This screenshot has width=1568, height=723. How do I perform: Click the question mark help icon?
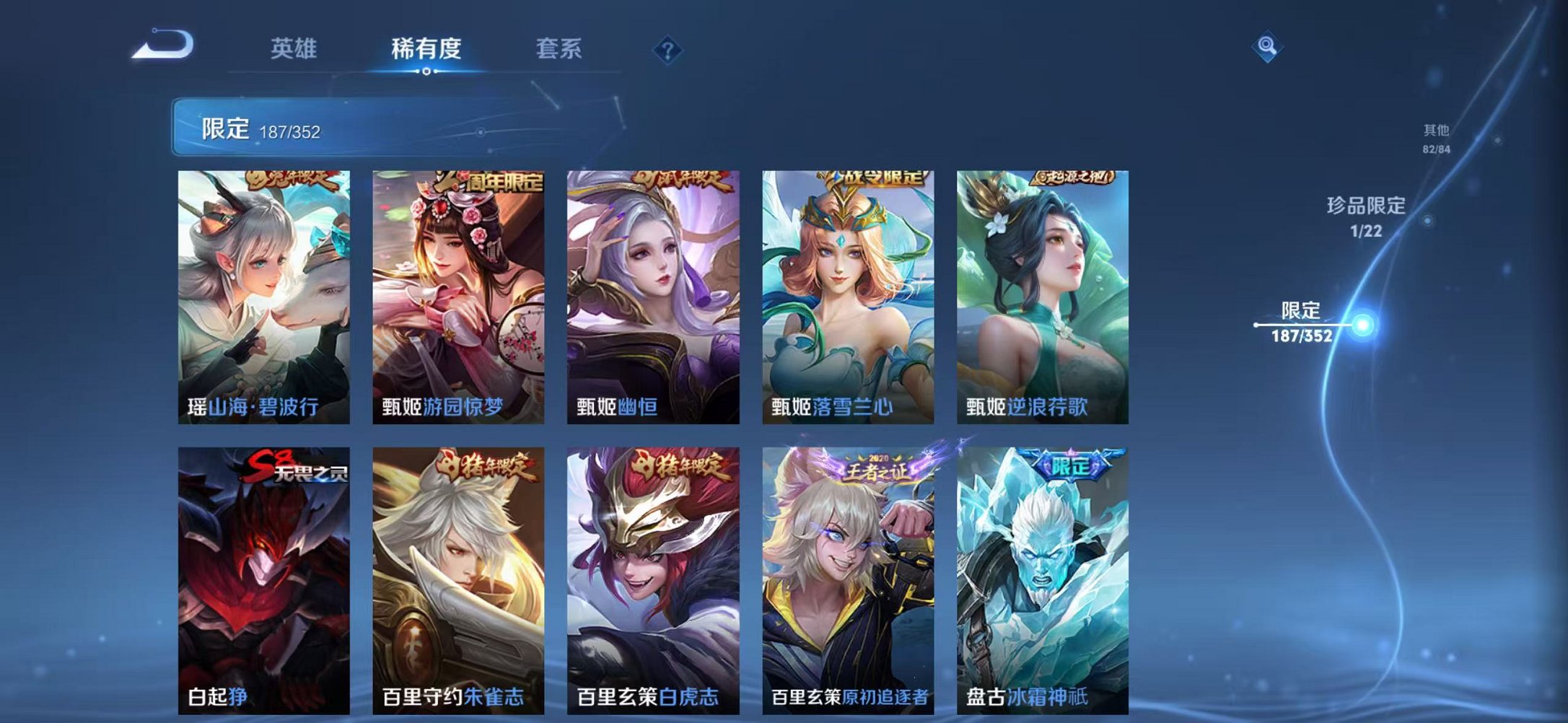tap(670, 49)
